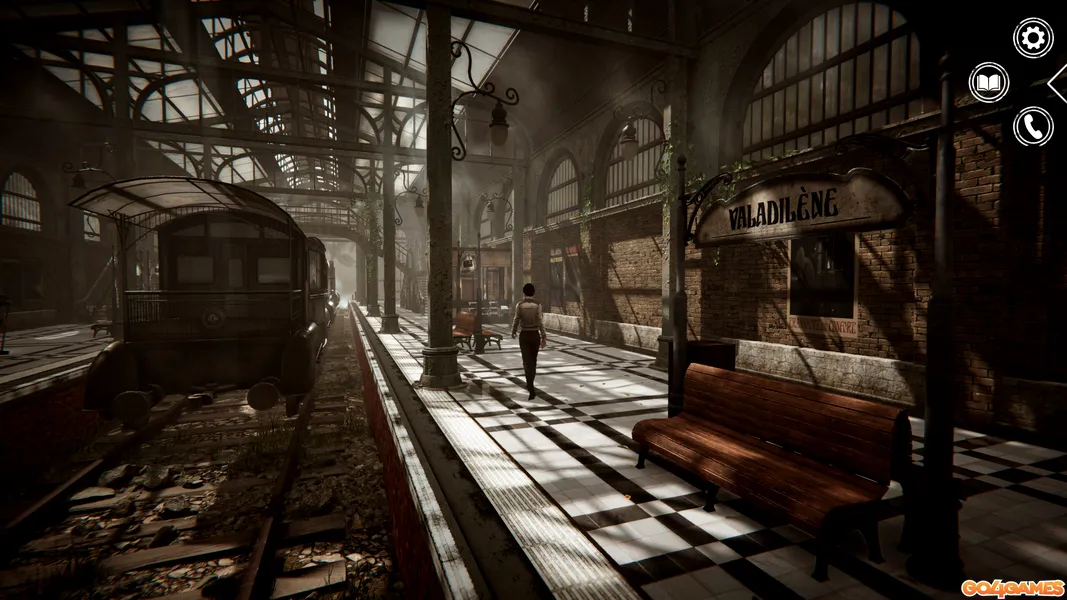Collapse the side panel arrow

tap(1058, 82)
